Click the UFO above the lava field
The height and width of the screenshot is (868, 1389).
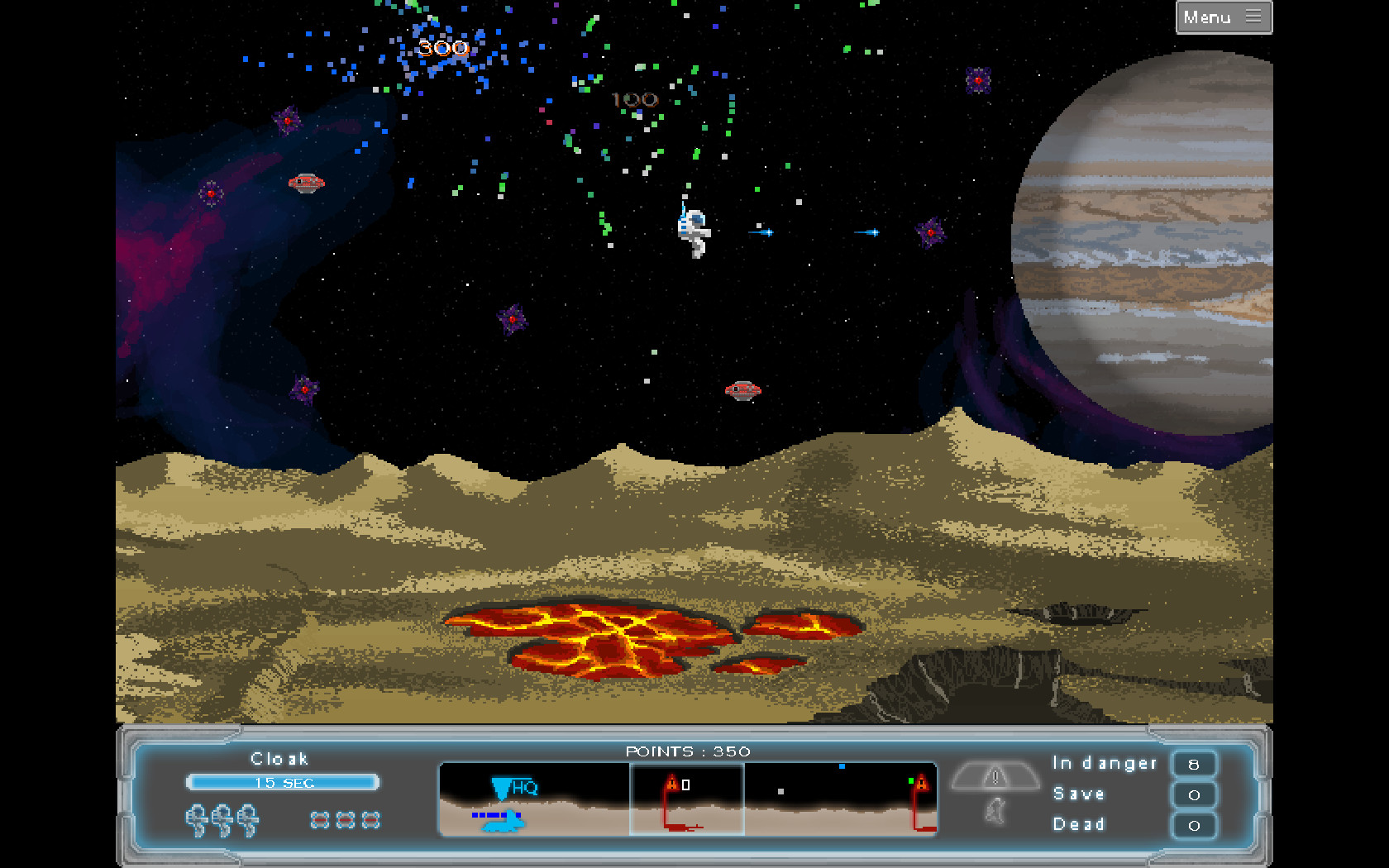[x=743, y=389]
